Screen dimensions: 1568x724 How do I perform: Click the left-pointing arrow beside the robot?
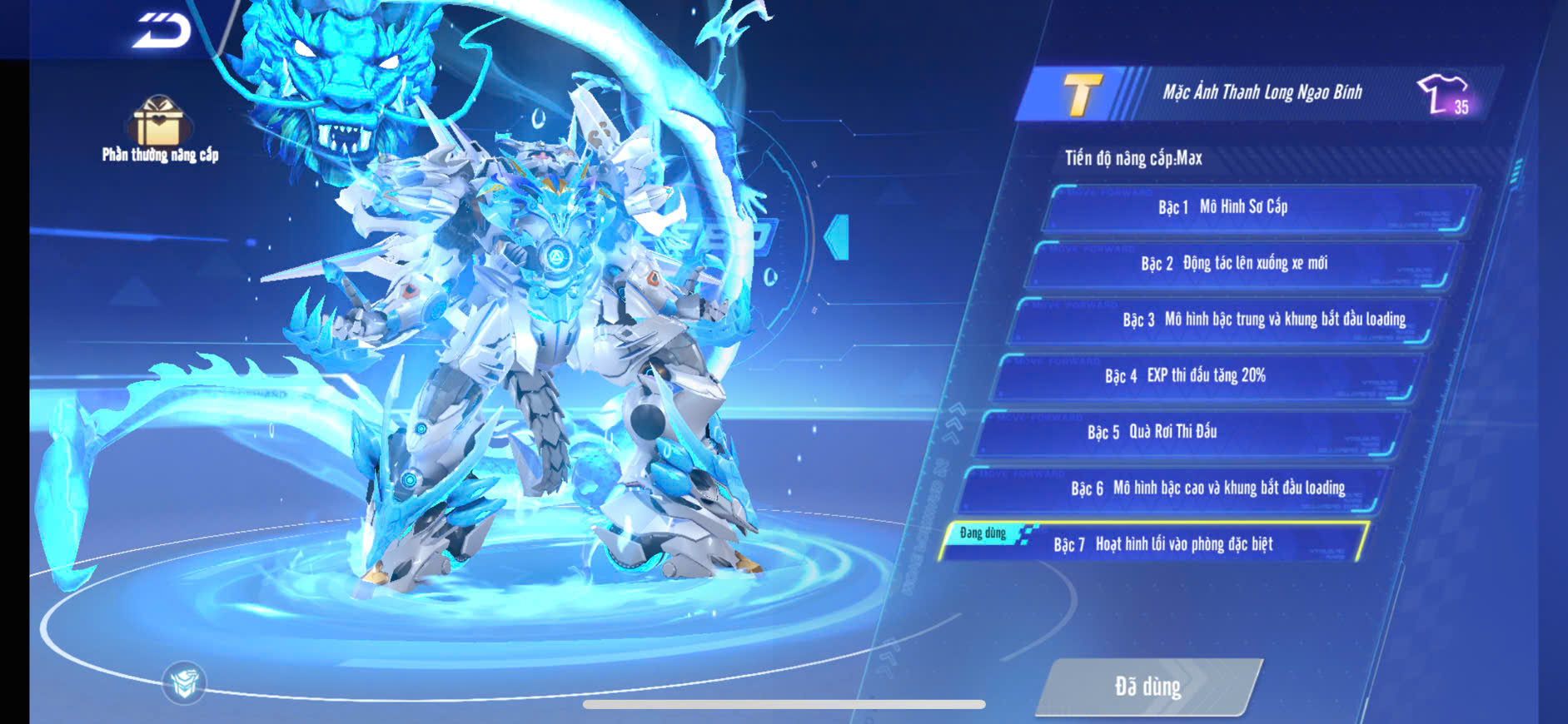coord(837,237)
